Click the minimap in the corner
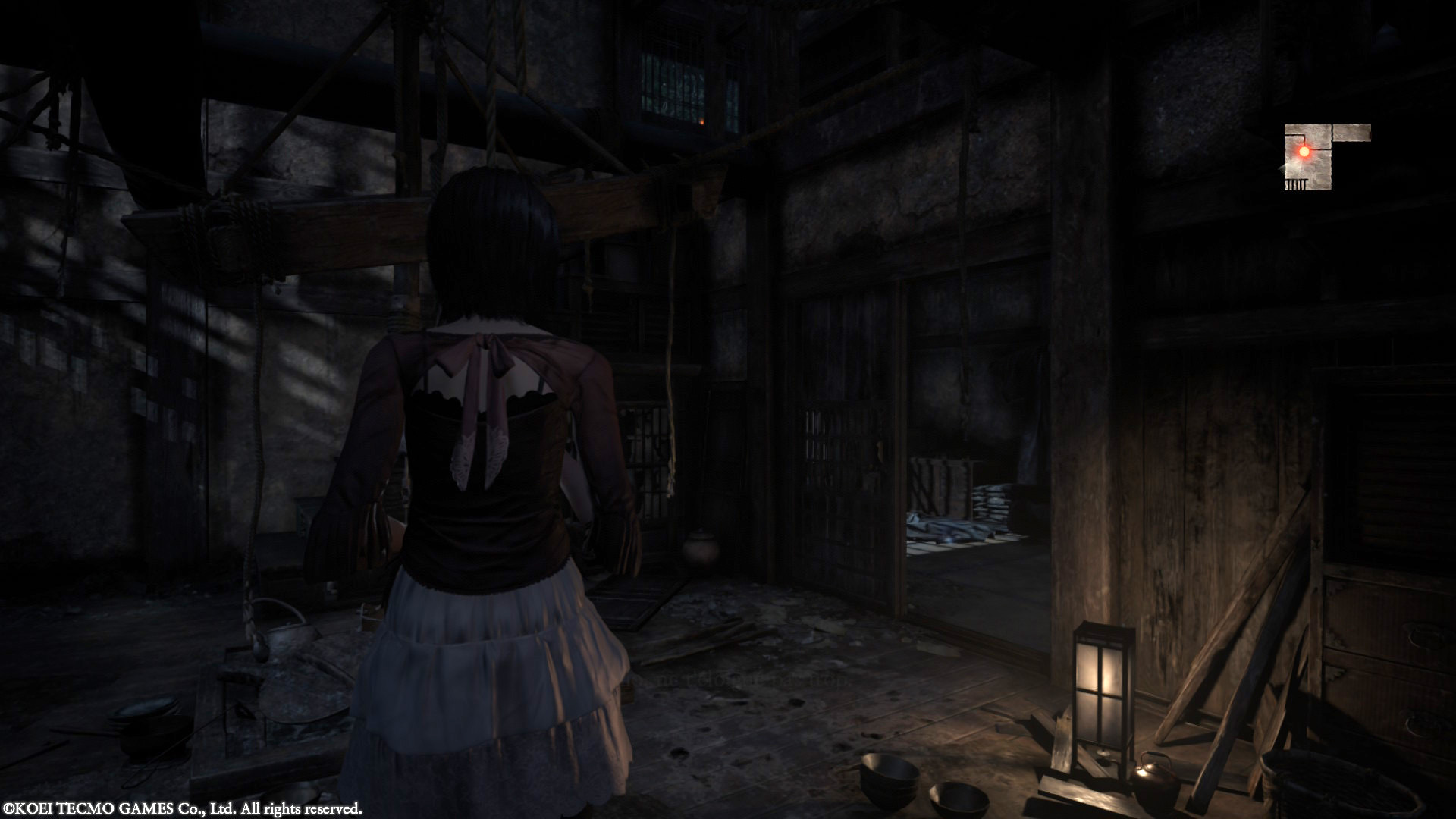Screen dimensions: 1456x819 click(1318, 156)
